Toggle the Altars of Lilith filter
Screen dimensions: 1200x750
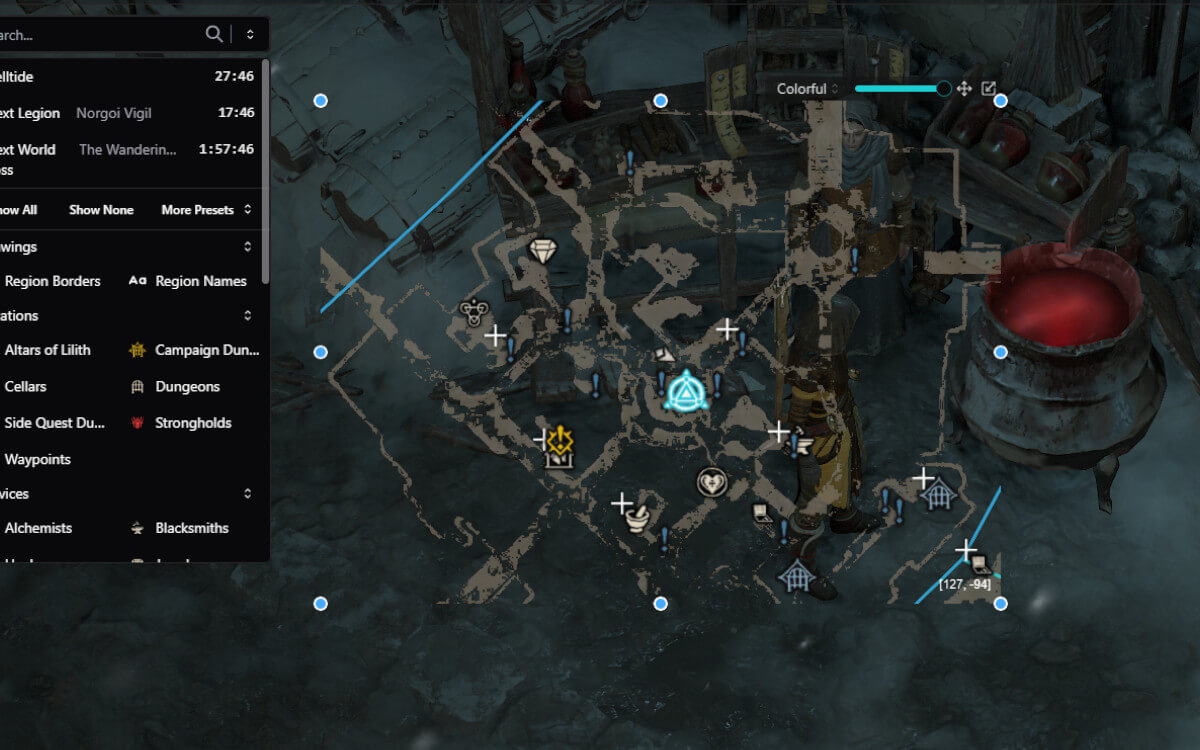[x=47, y=350]
